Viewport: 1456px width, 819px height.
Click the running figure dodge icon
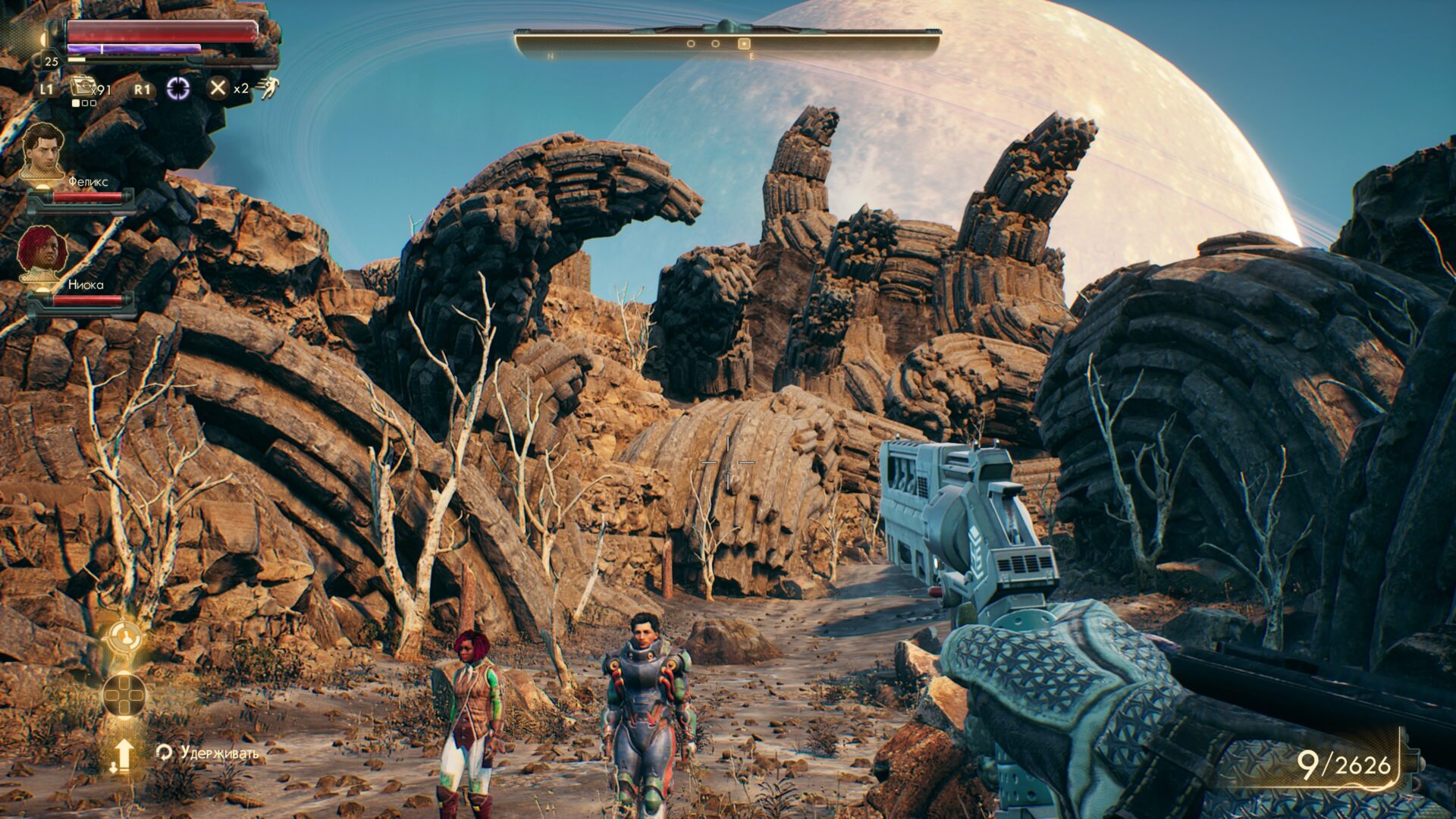pyautogui.click(x=268, y=89)
